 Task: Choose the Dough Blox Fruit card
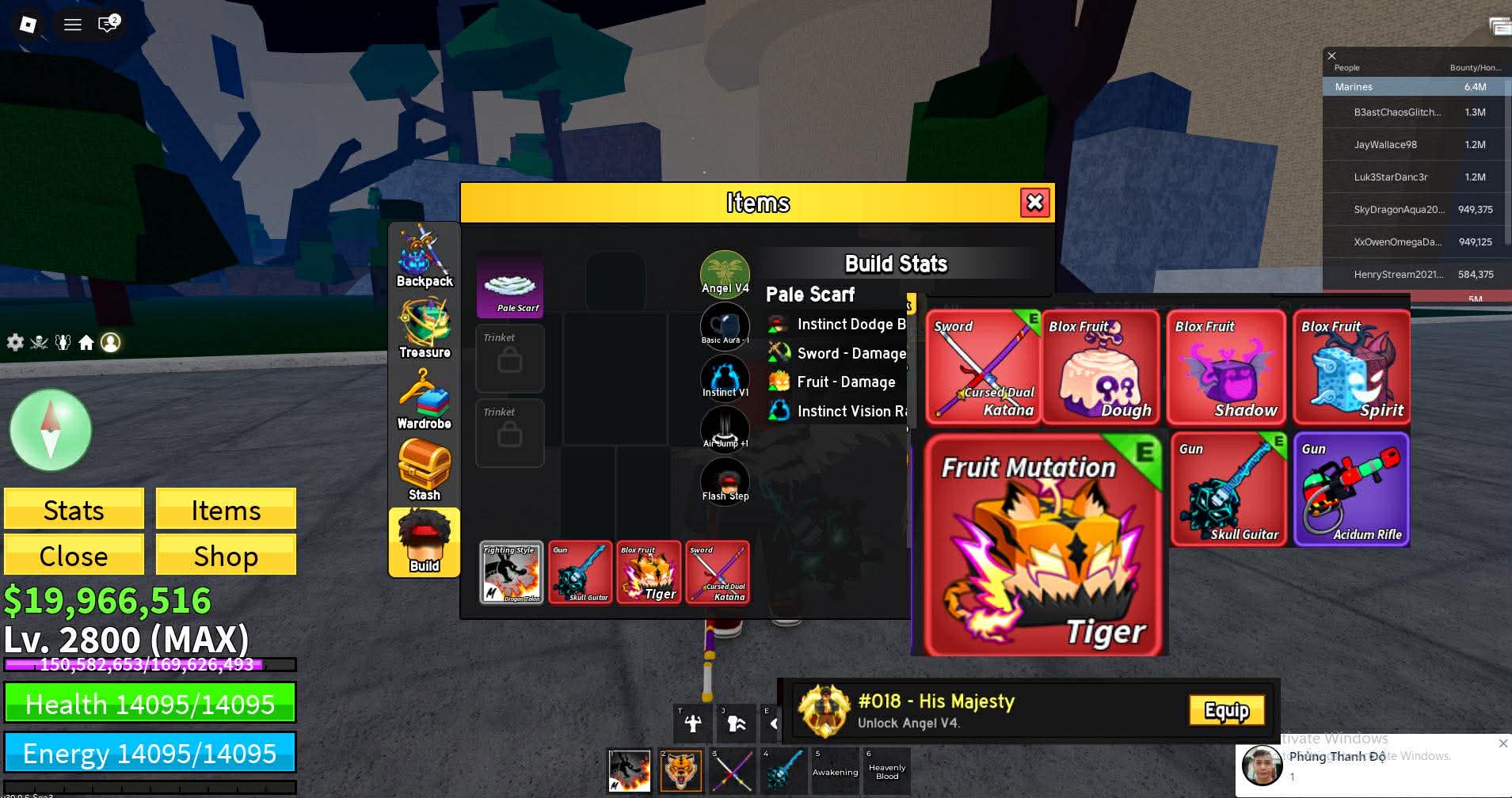(1099, 367)
